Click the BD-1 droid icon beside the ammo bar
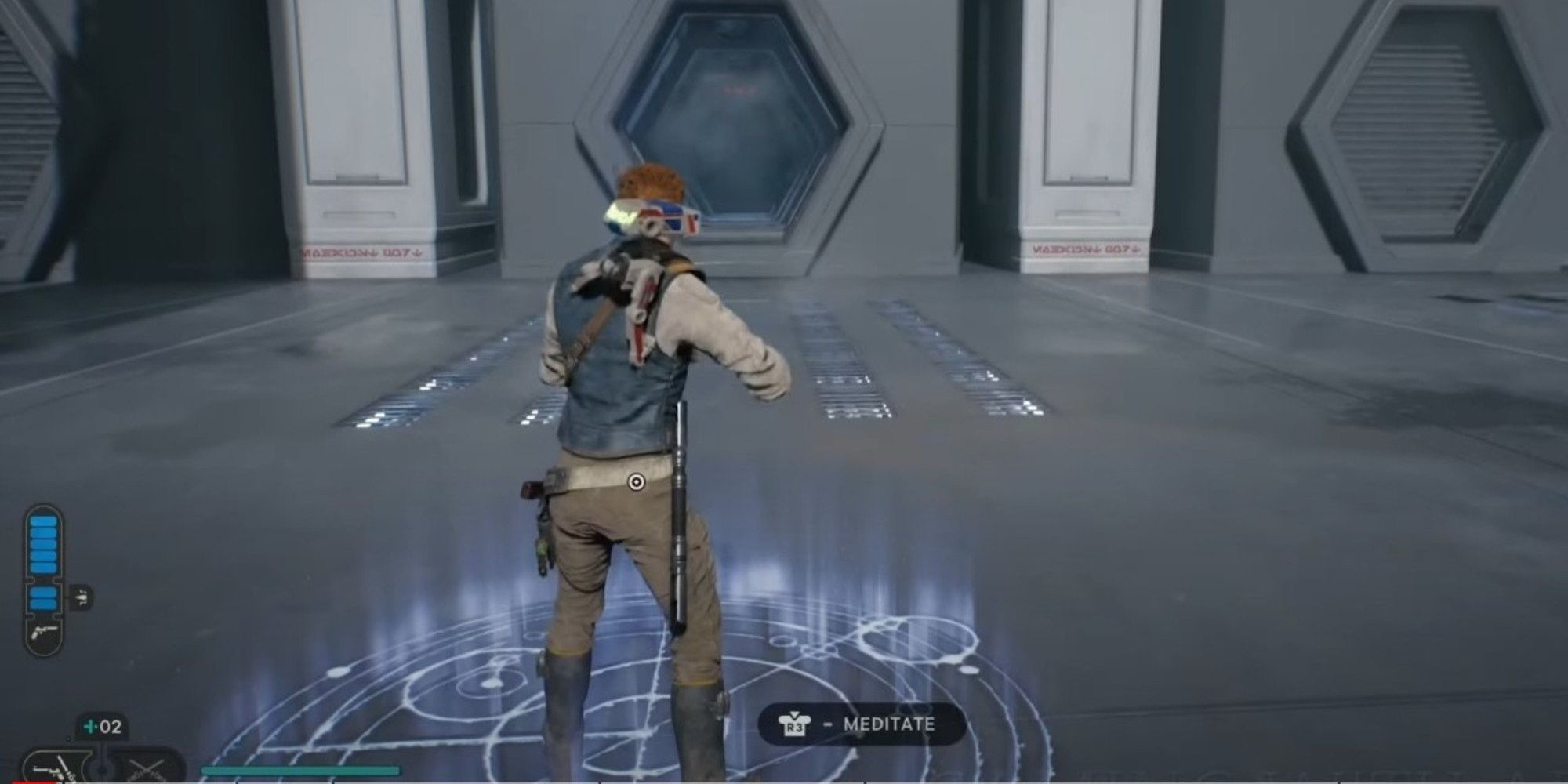 pyautogui.click(x=82, y=596)
